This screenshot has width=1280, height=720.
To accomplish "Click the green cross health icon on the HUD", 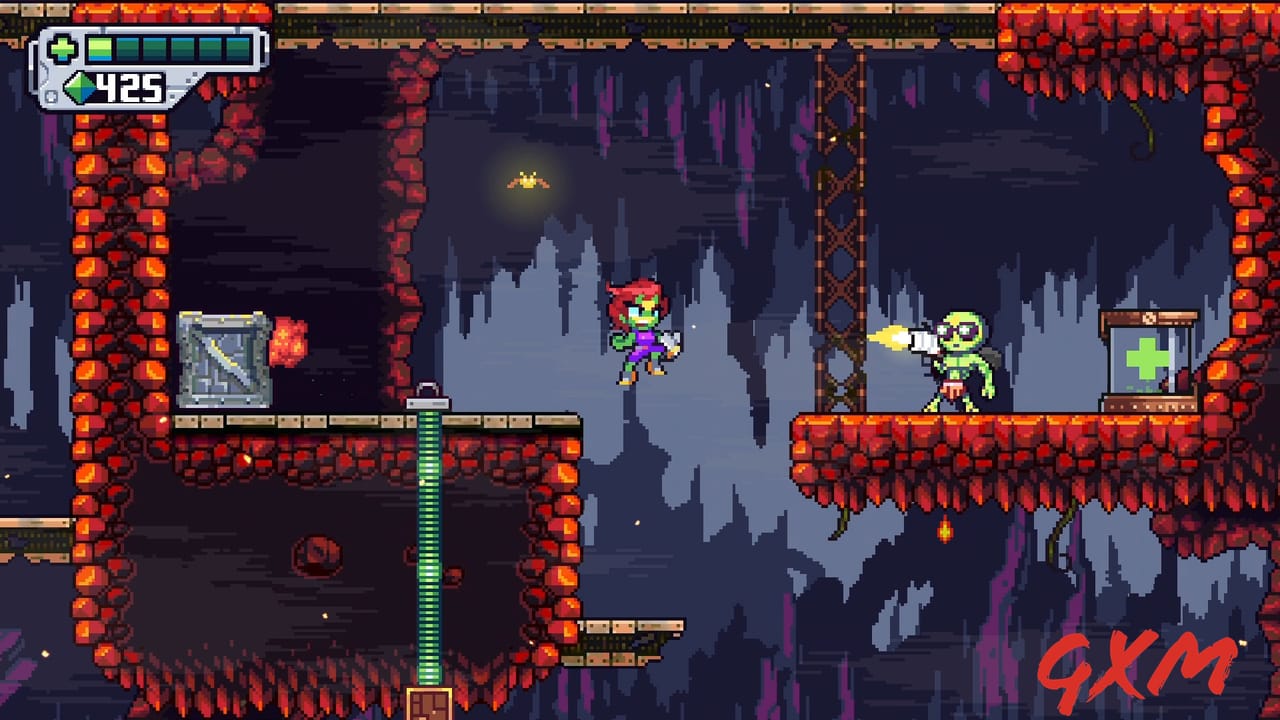I will pyautogui.click(x=63, y=48).
